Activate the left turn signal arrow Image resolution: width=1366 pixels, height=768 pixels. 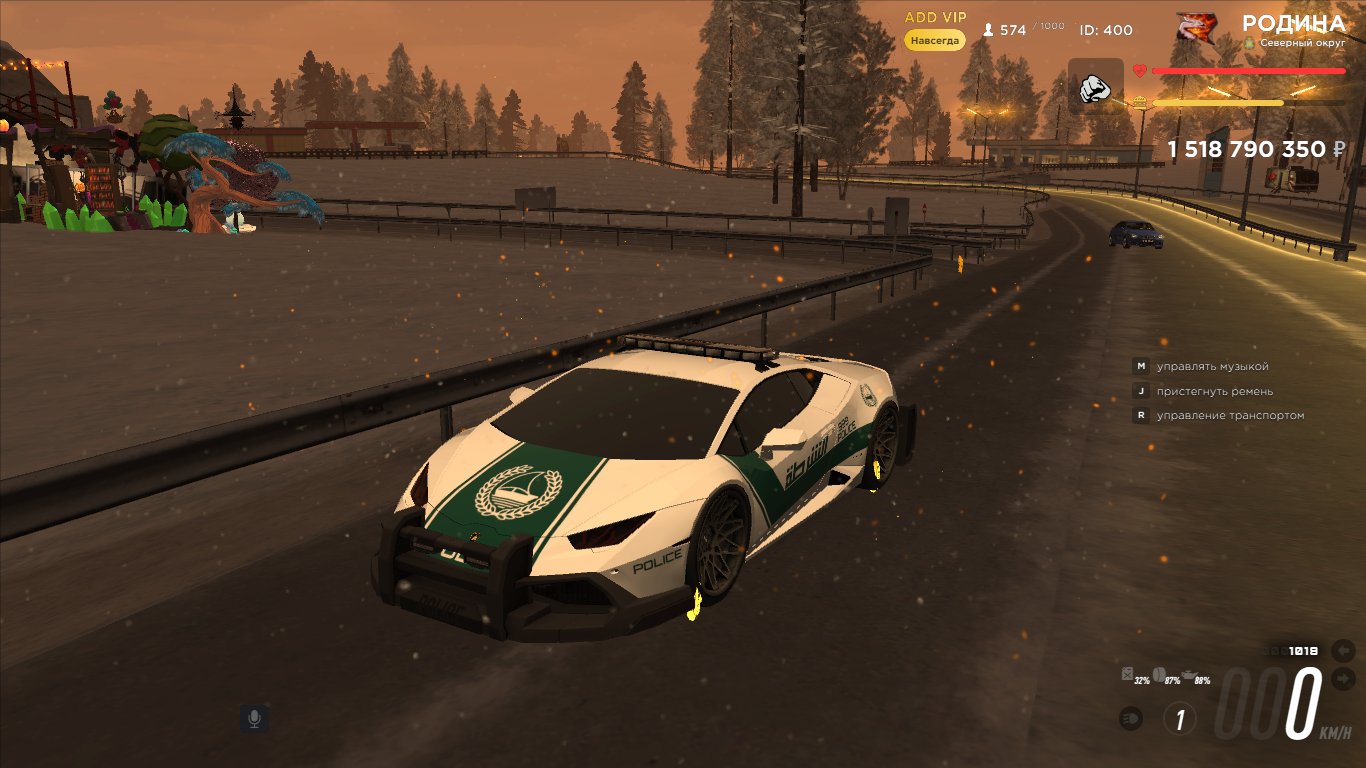tap(1342, 651)
